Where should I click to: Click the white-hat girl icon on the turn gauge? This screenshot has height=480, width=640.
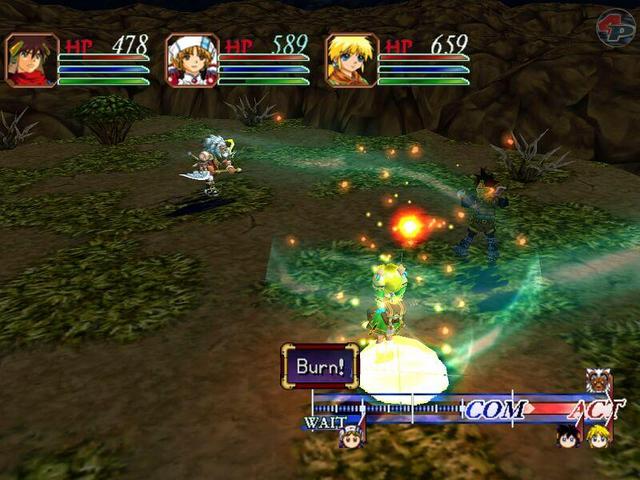pos(350,435)
